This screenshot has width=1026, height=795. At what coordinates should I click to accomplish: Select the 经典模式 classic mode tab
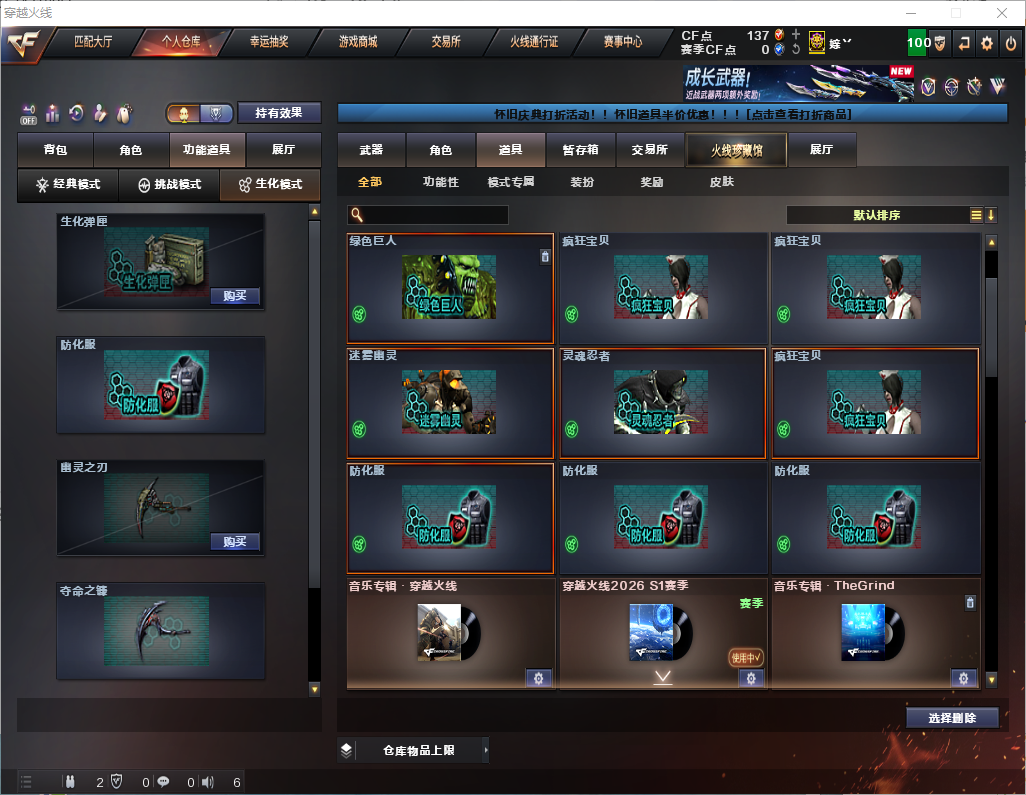pos(68,185)
